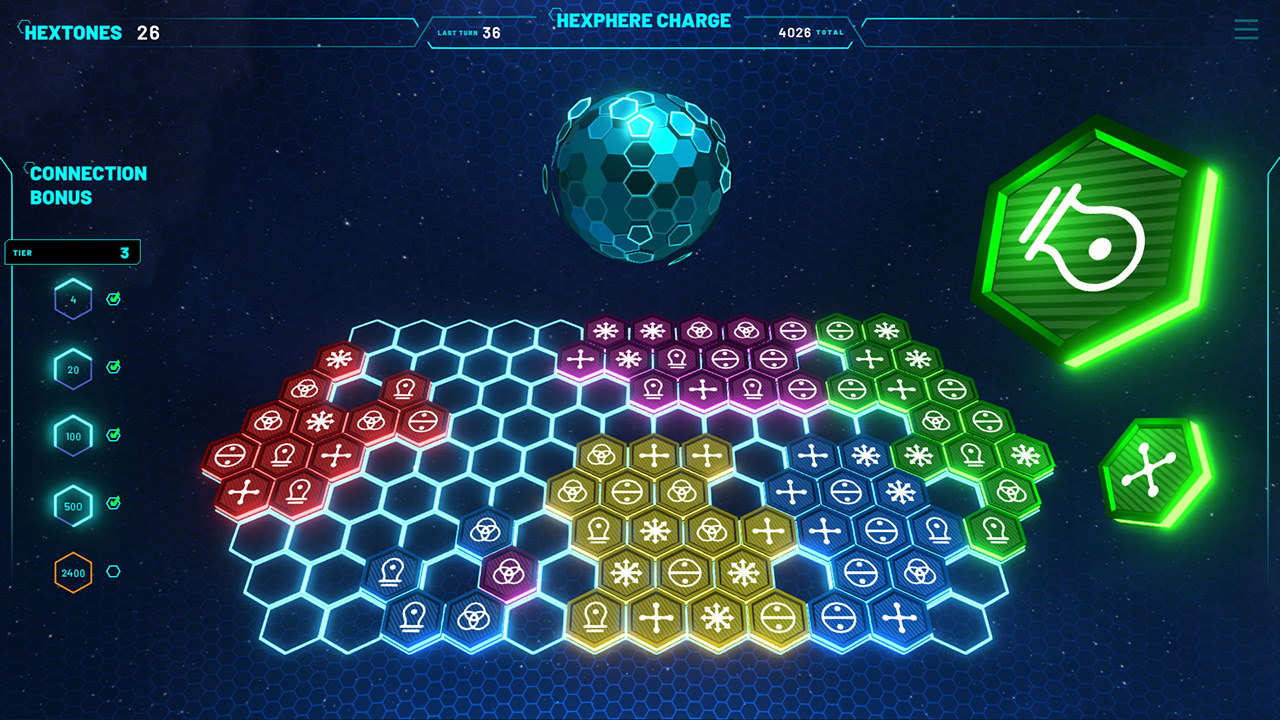This screenshot has height=720, width=1280.
Task: Click the Connection Bonus heading
Action: point(90,185)
